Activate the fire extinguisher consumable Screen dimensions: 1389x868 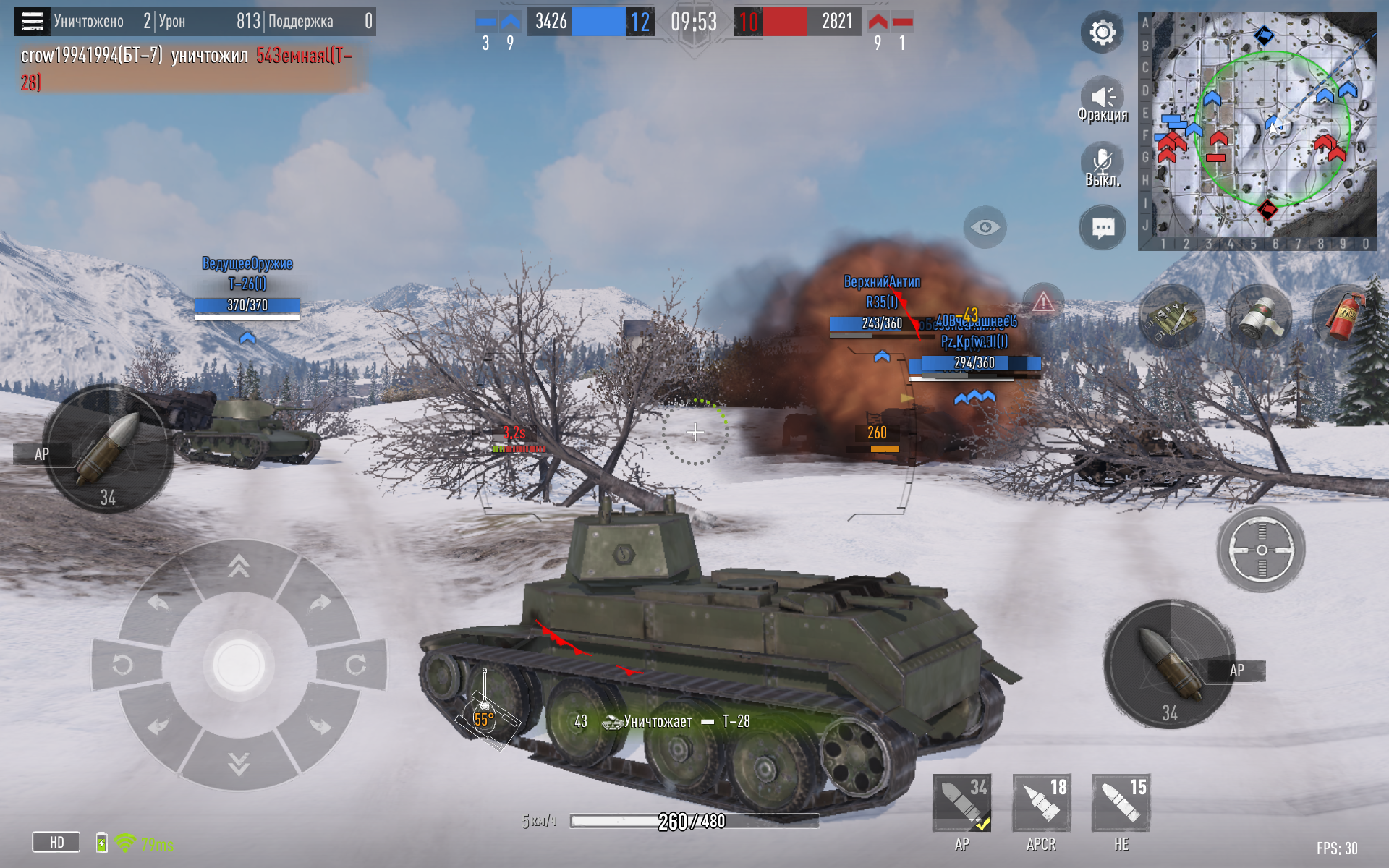click(x=1344, y=317)
